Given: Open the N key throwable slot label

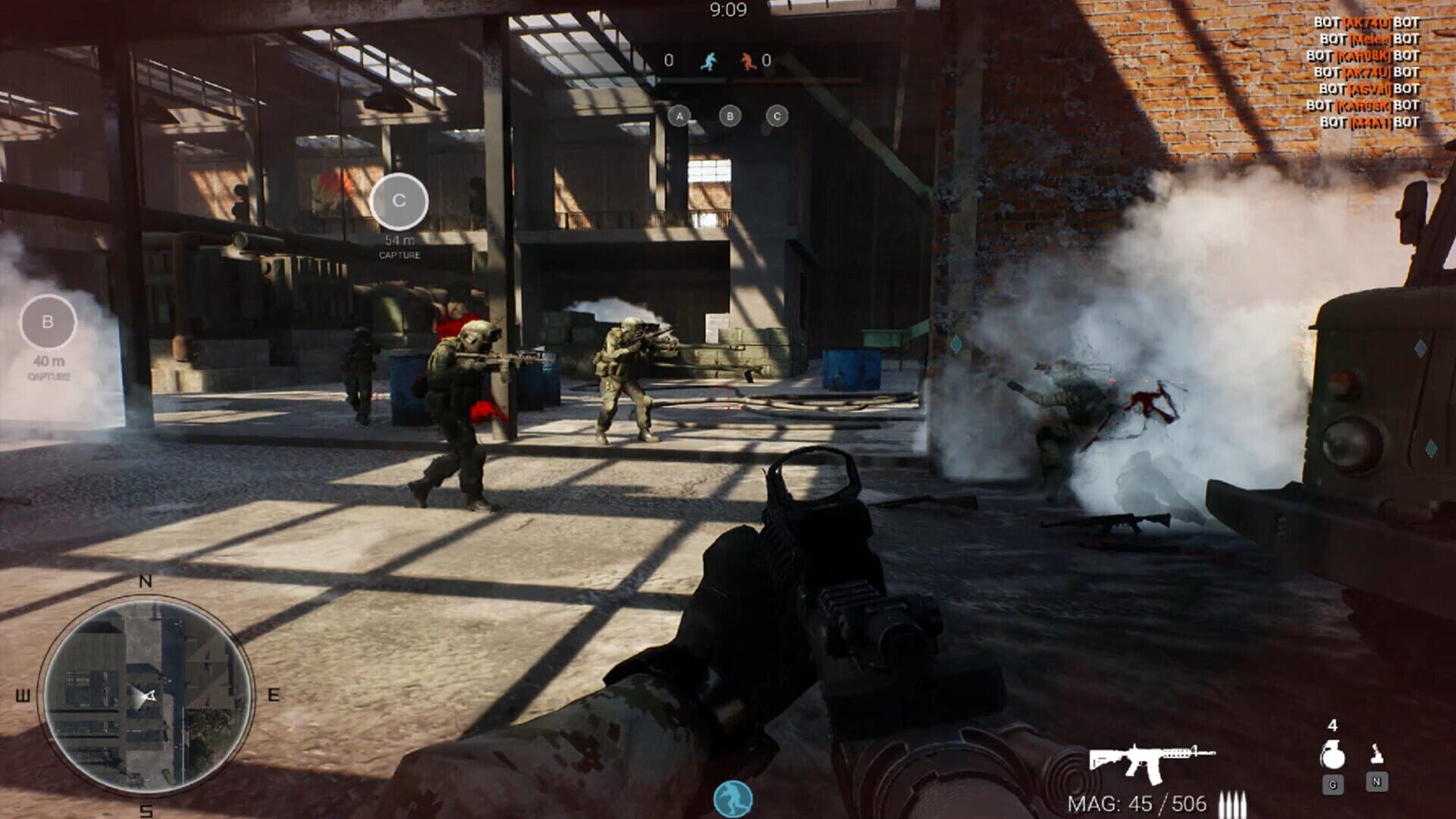Looking at the screenshot, I should point(1376,783).
